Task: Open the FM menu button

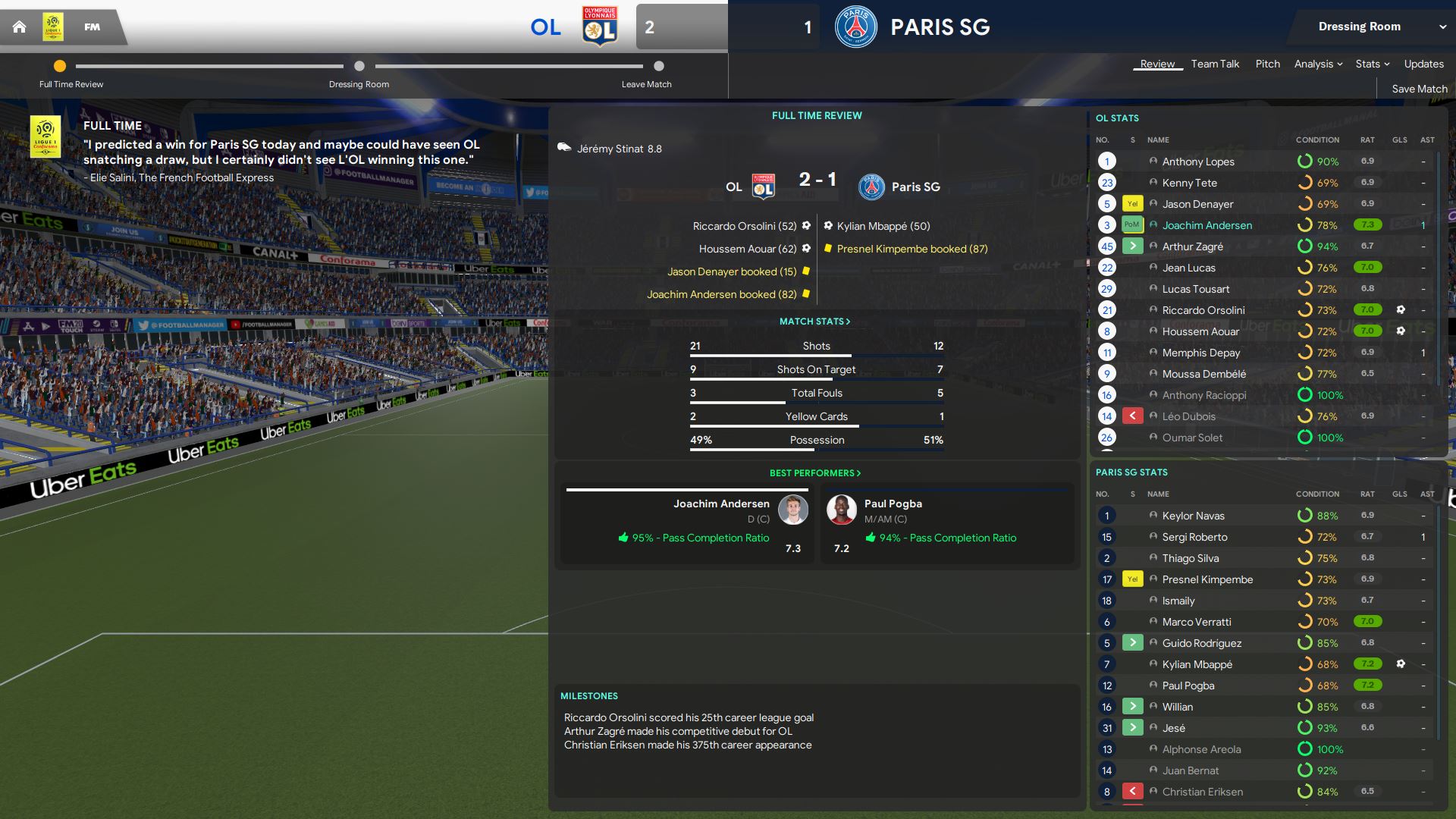Action: coord(92,27)
